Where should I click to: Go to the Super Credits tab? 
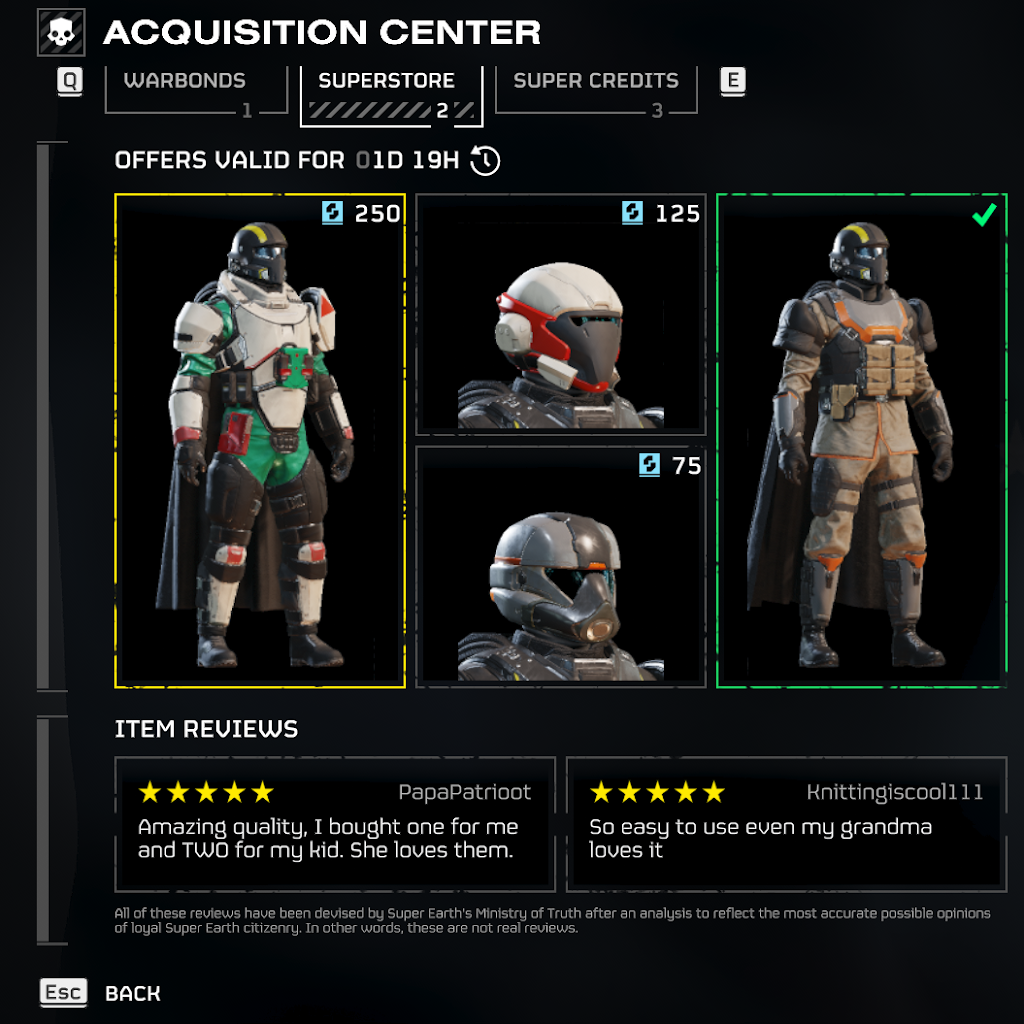coord(596,90)
